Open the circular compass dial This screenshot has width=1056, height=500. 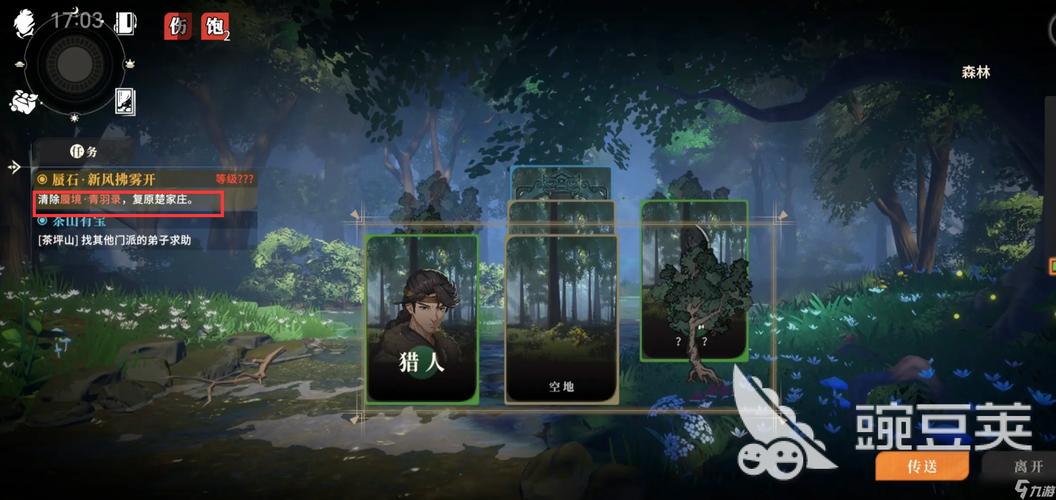[x=72, y=63]
